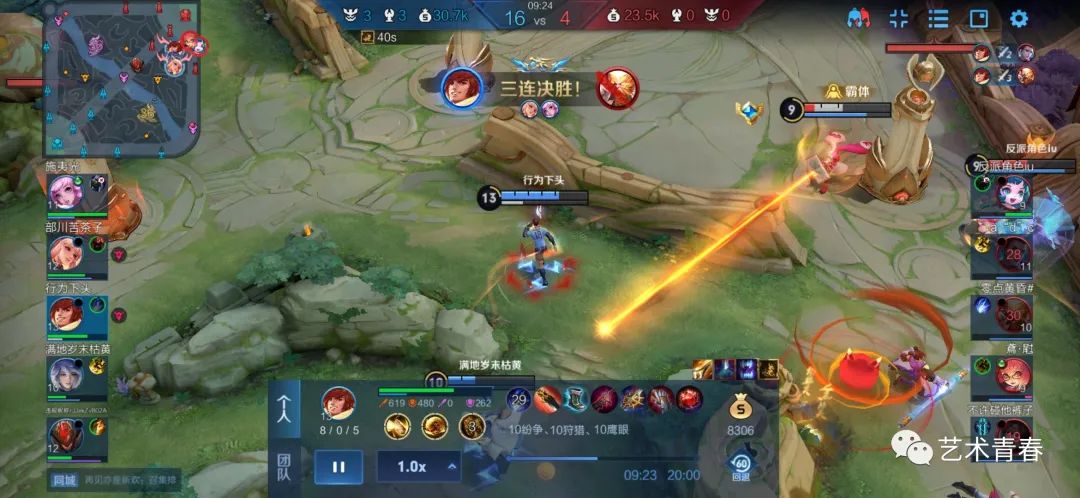The image size is (1080, 498).
Task: Click the red gem item in item bar
Action: point(689,400)
